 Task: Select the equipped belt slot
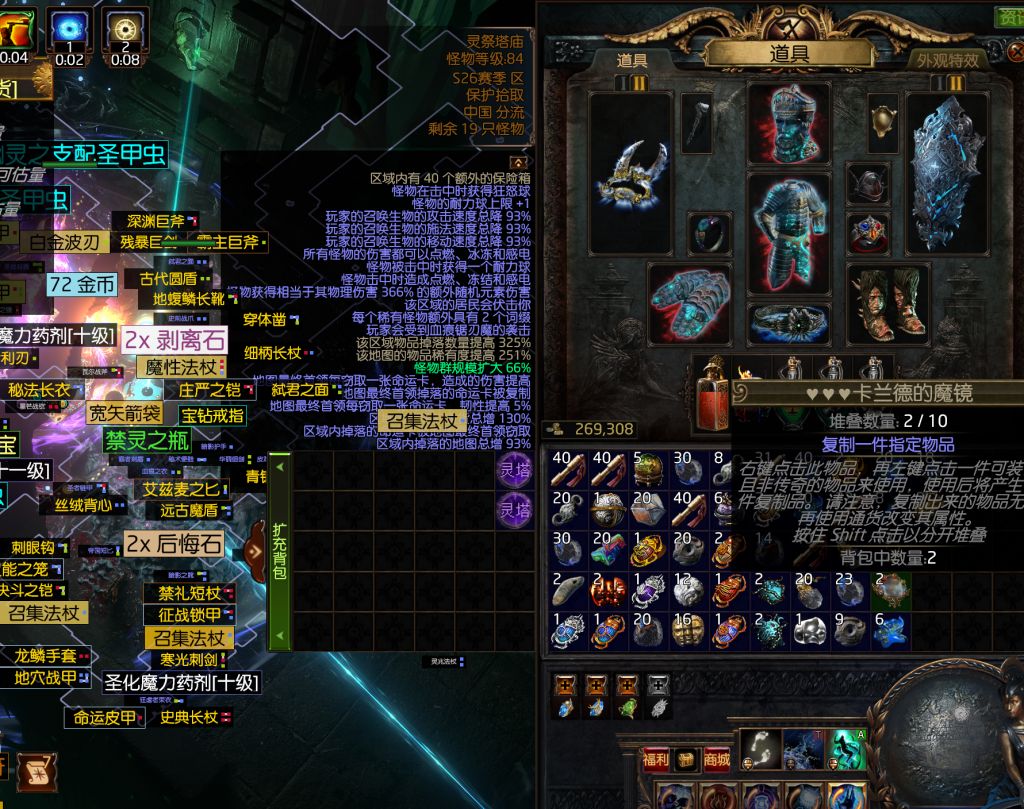coord(788,322)
